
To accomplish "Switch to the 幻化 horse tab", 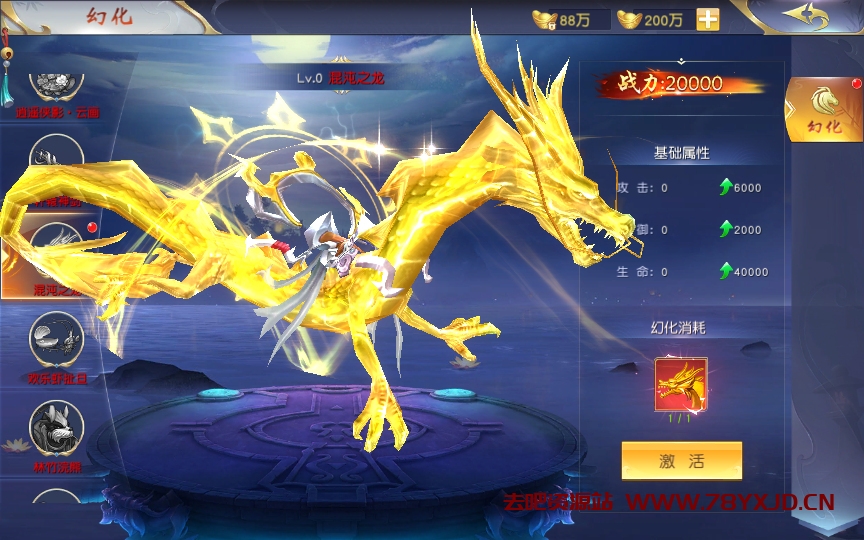I will click(x=824, y=109).
